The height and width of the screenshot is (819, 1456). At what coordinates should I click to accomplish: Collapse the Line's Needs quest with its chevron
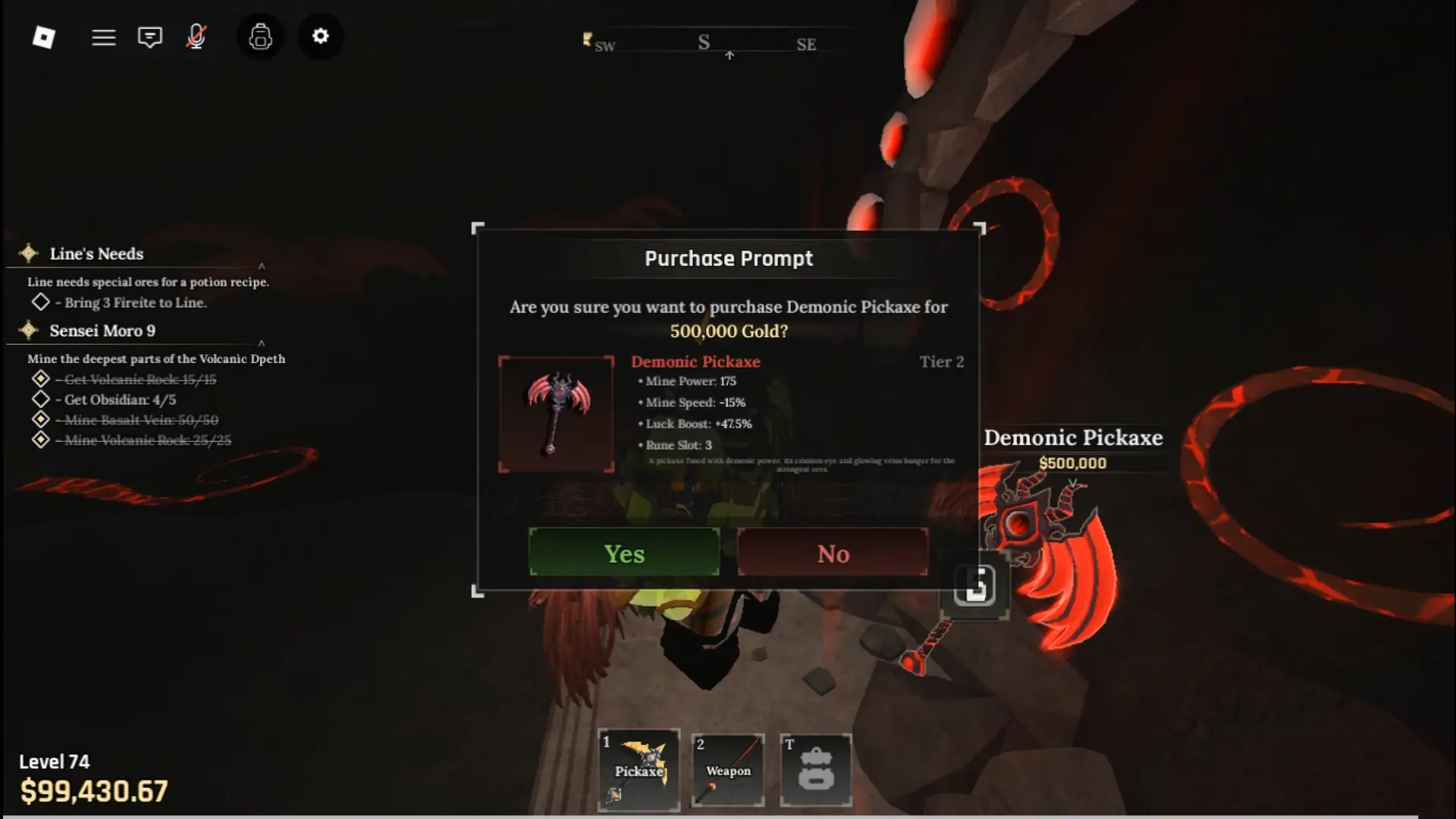pyautogui.click(x=262, y=267)
